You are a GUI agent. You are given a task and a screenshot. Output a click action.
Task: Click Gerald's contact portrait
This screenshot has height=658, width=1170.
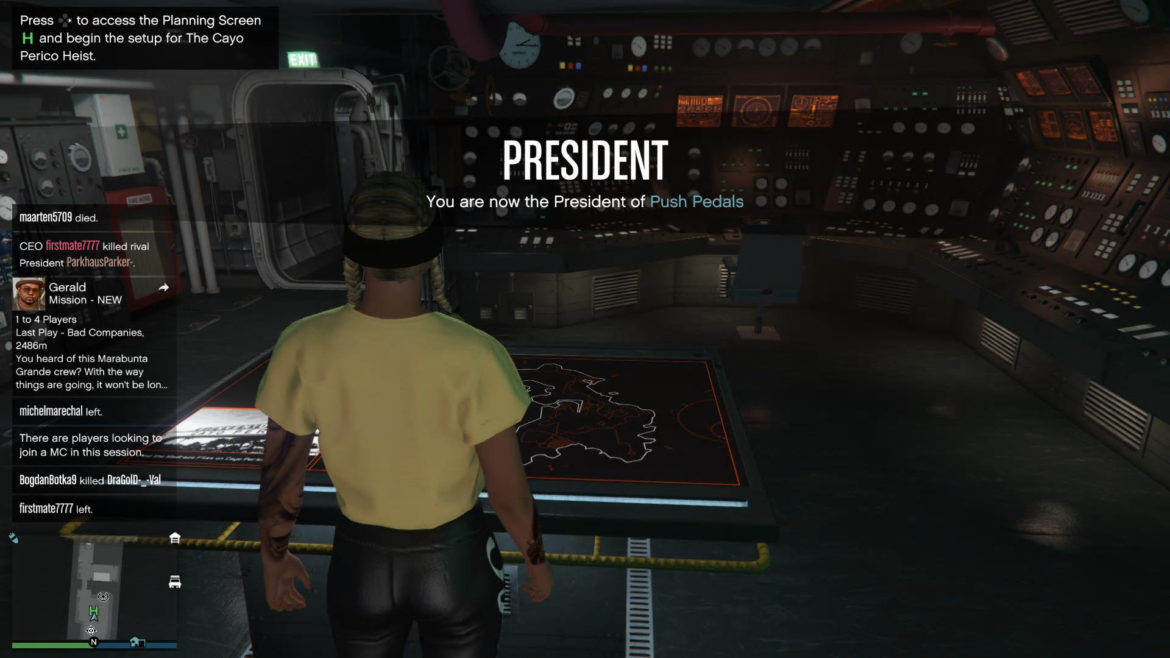point(28,294)
